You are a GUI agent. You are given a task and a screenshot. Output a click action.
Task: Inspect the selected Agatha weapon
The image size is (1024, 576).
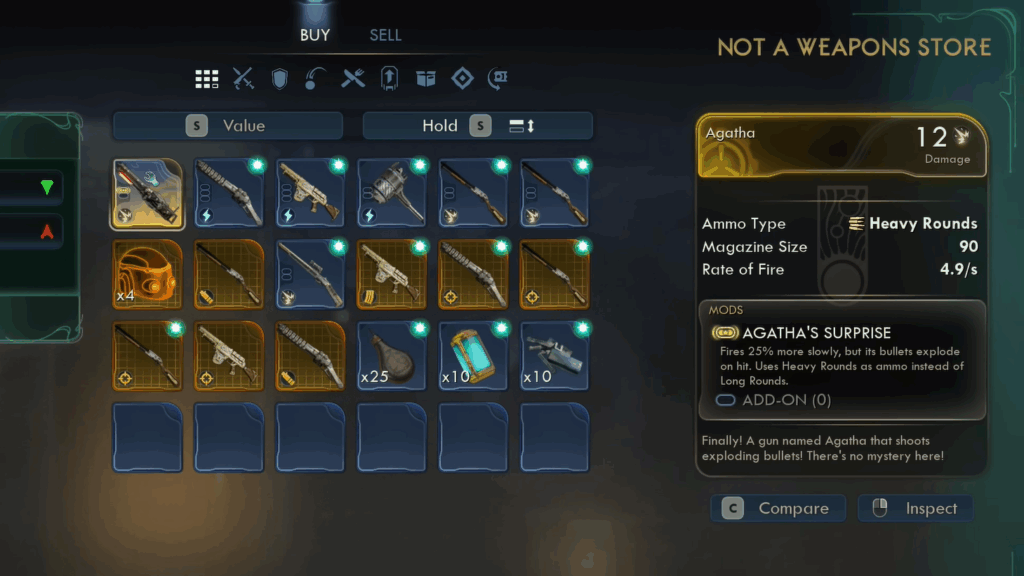pos(915,508)
